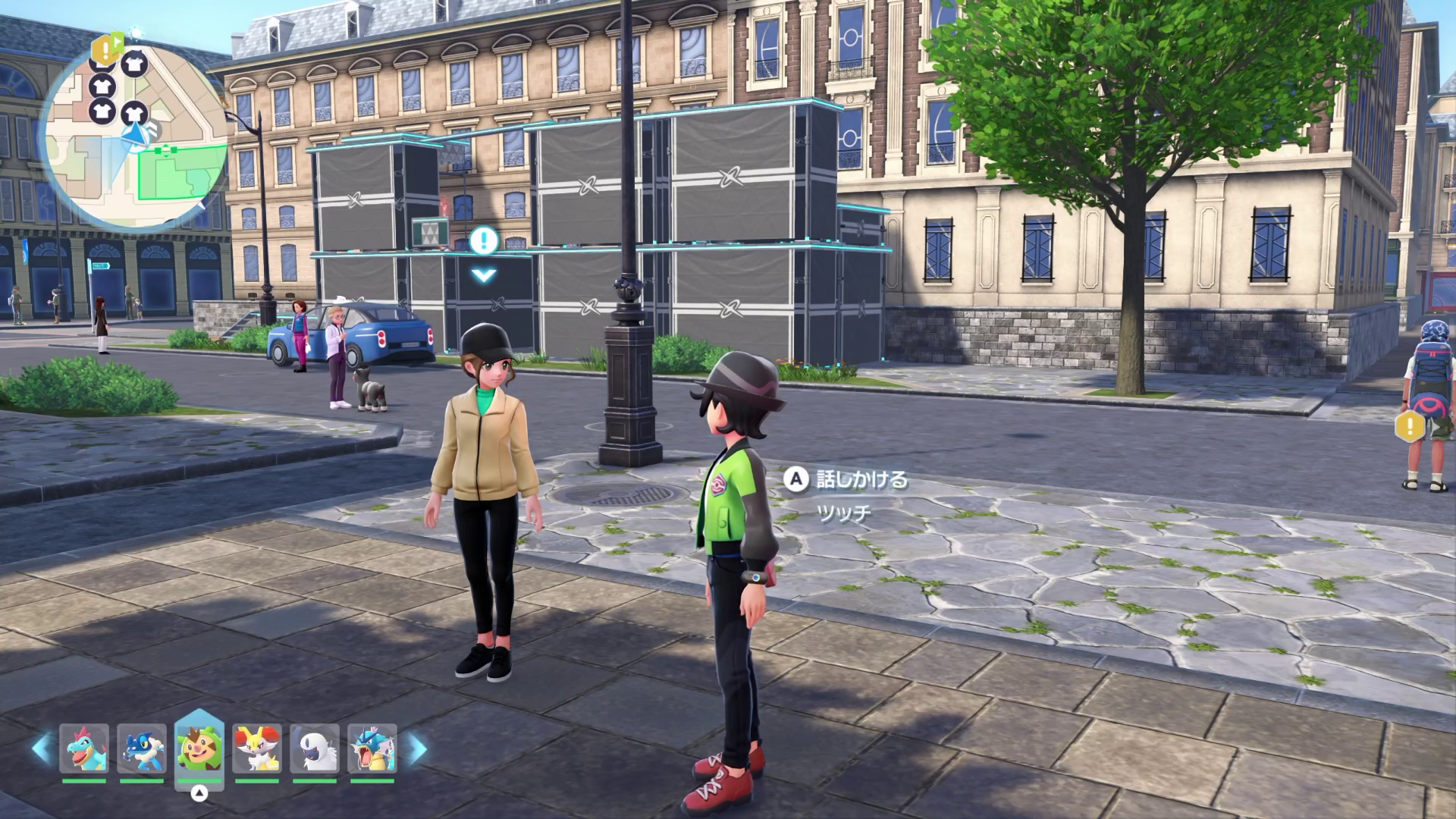Click the right arrow beside the party bar
Image resolution: width=1456 pixels, height=819 pixels.
[418, 748]
